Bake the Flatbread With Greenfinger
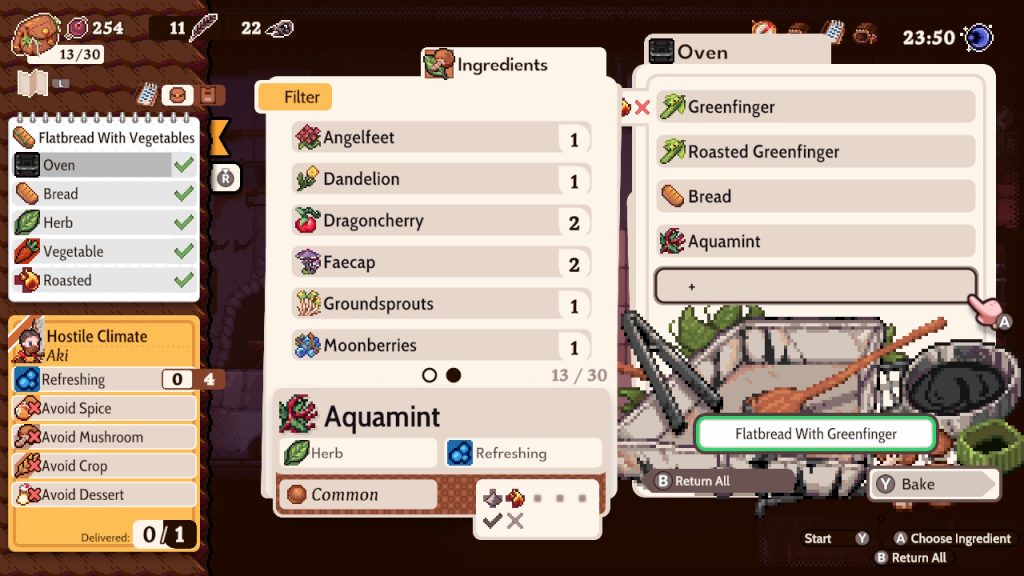Viewport: 1024px width, 576px height. (x=932, y=484)
